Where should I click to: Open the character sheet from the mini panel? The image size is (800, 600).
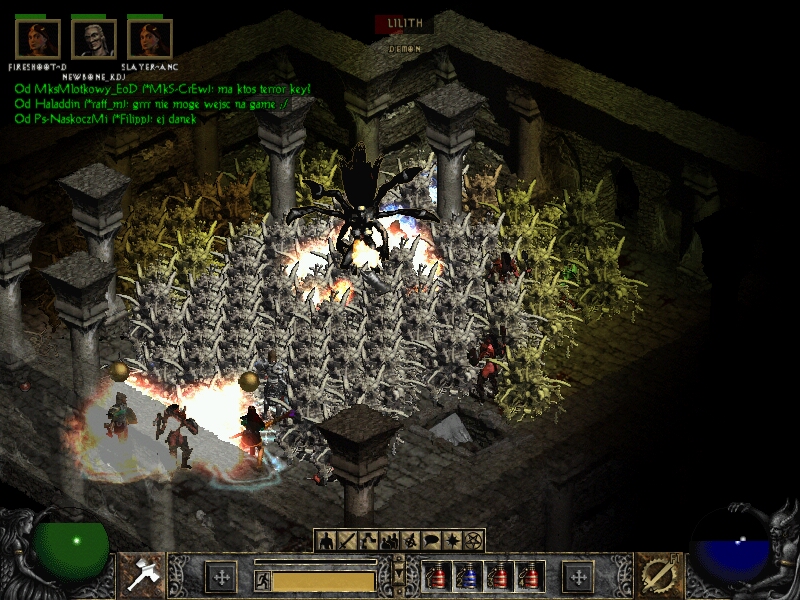tap(327, 541)
